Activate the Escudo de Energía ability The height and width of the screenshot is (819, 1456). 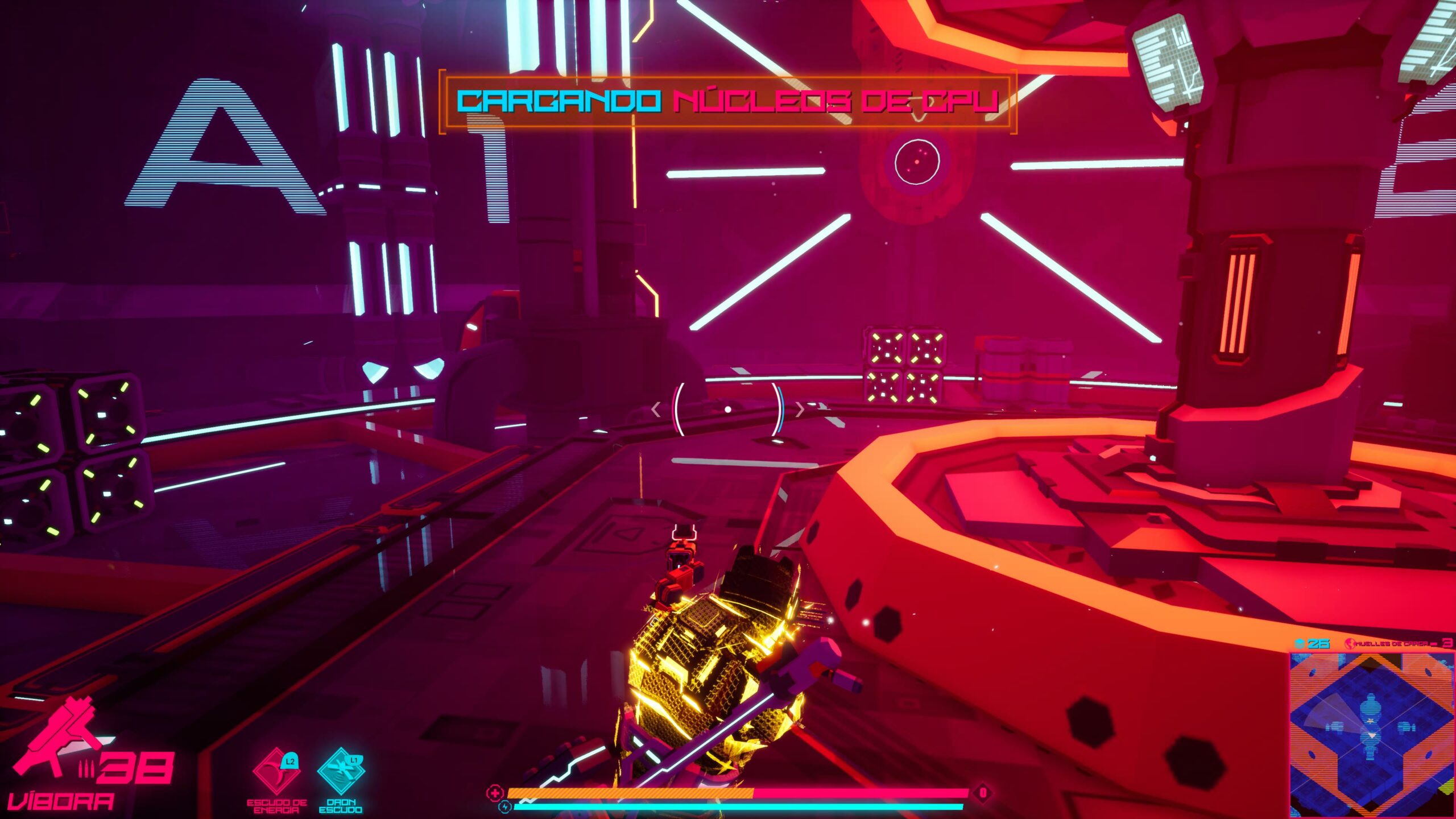276,771
